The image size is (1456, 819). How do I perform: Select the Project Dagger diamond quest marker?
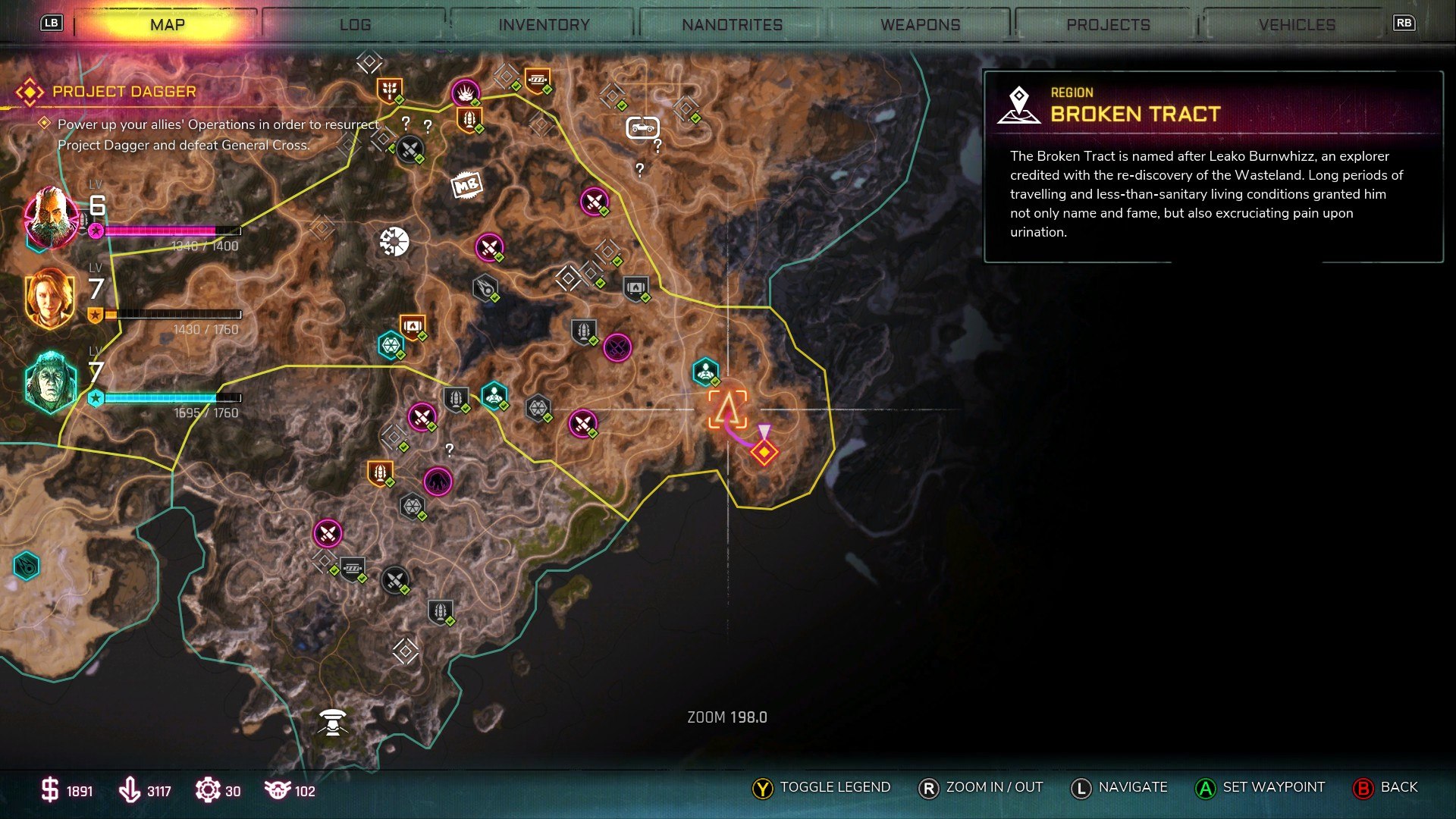pyautogui.click(x=764, y=453)
